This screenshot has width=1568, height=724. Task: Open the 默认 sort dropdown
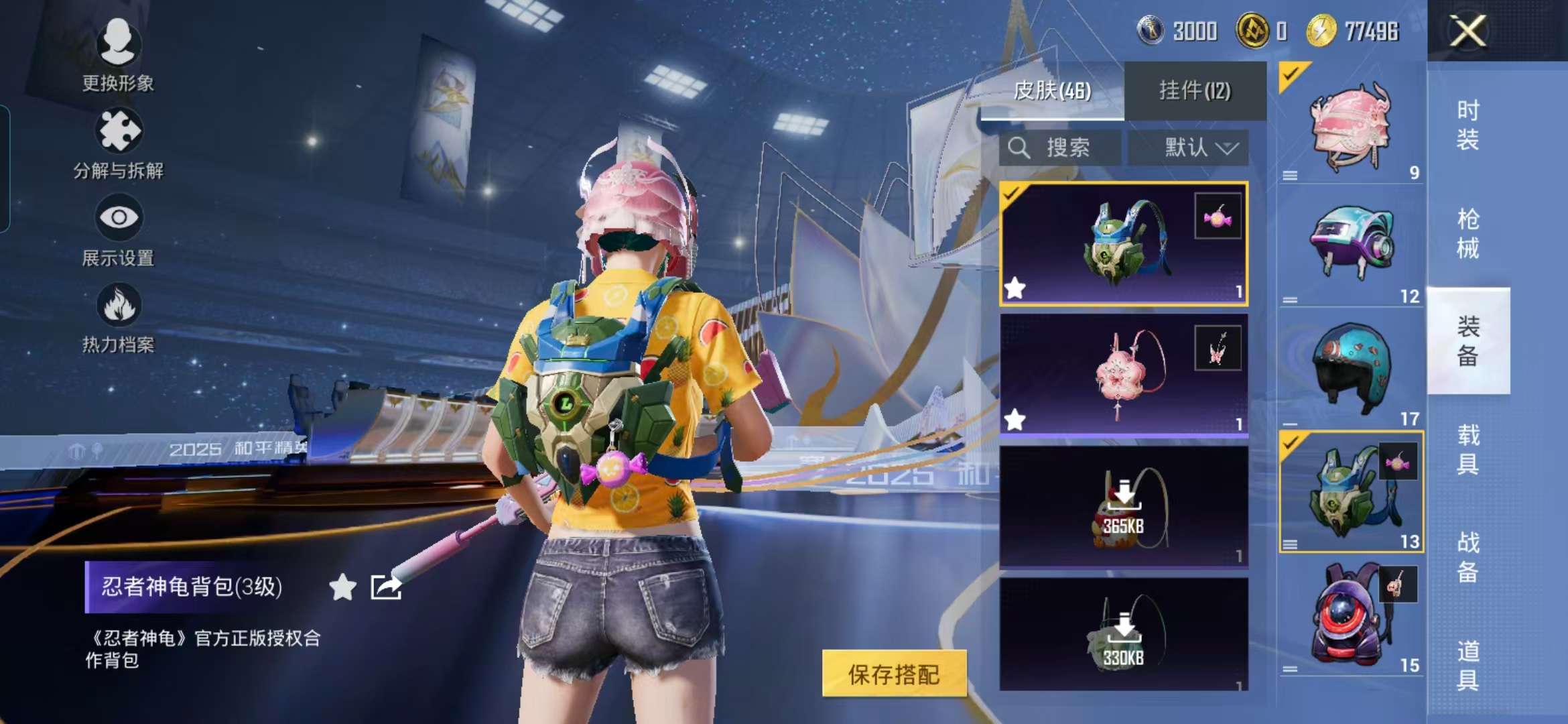pyautogui.click(x=1188, y=147)
